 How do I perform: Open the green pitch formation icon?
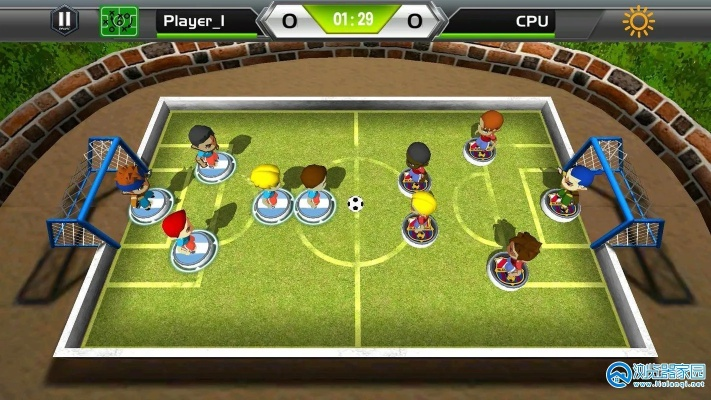point(119,20)
